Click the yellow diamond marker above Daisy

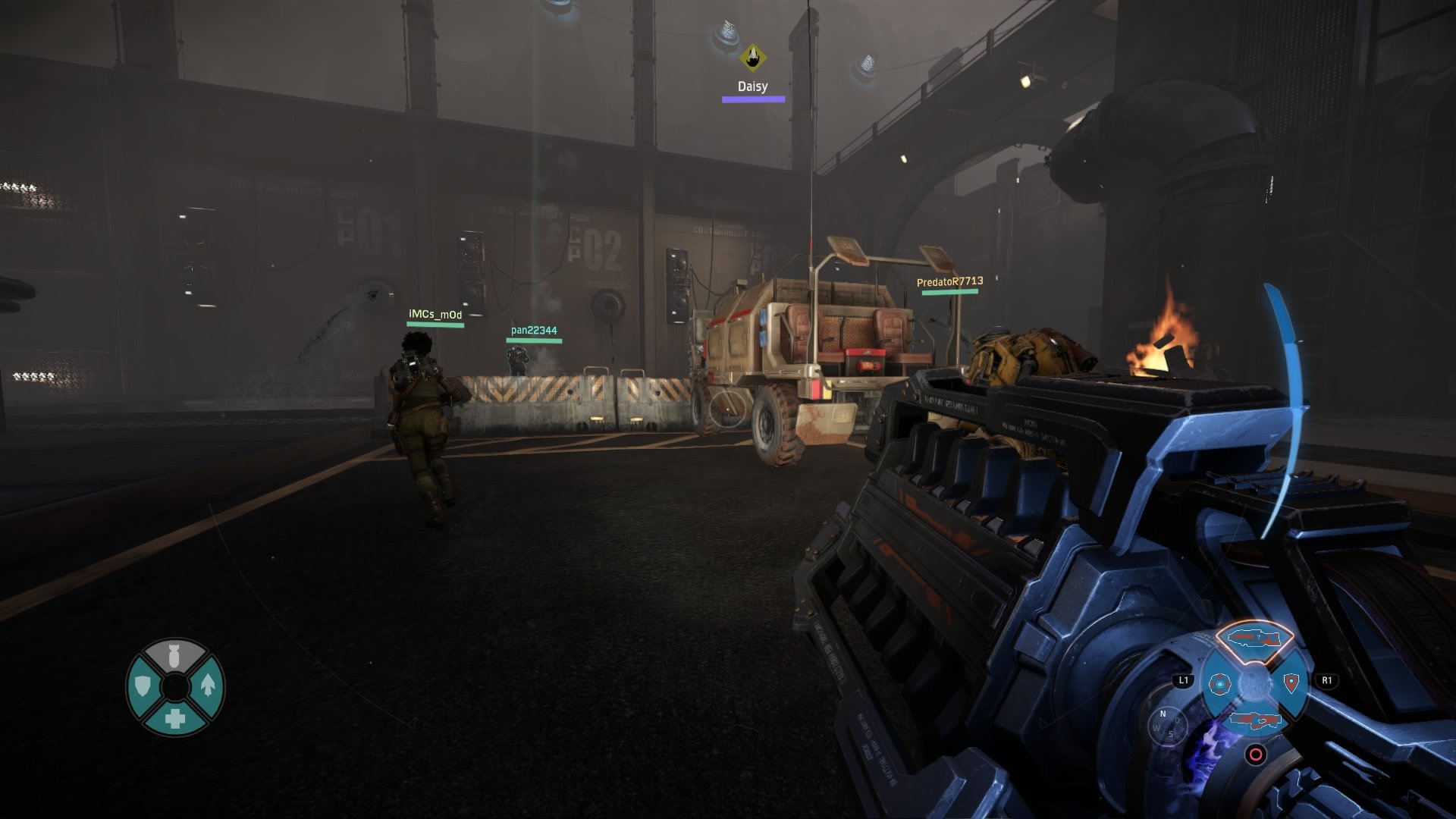752,56
